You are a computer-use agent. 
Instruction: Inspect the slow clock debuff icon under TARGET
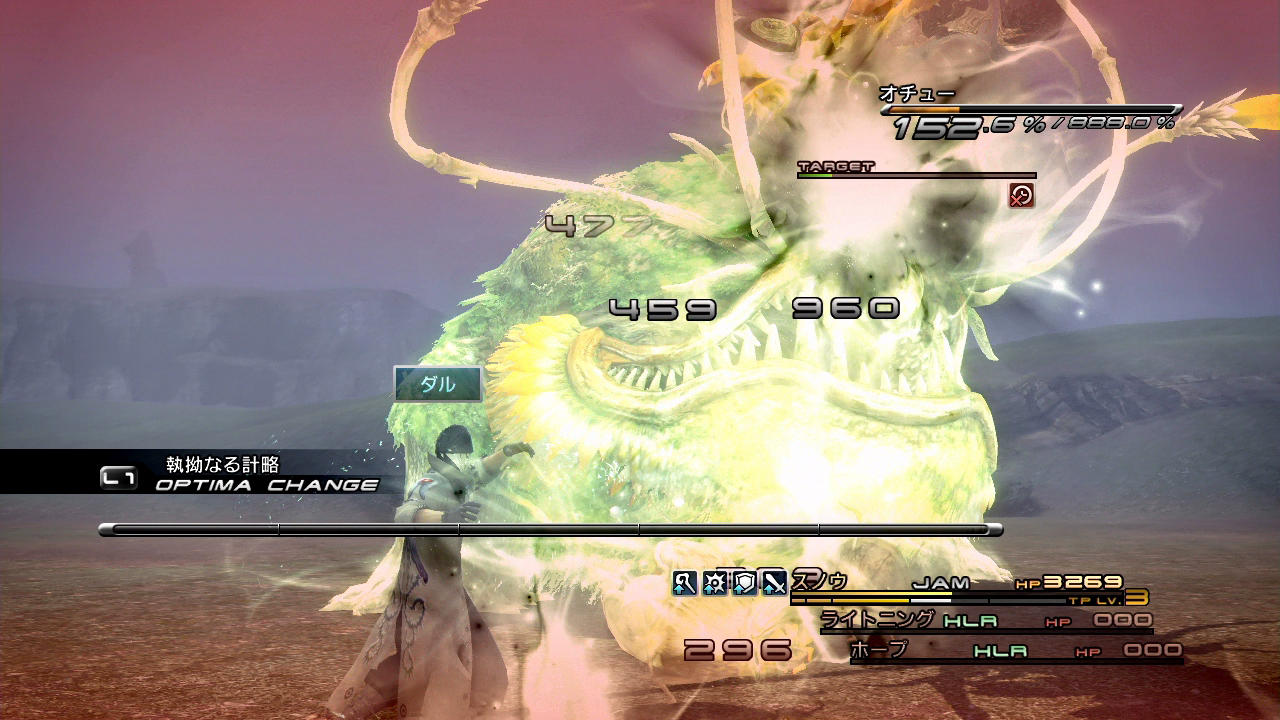click(1021, 195)
